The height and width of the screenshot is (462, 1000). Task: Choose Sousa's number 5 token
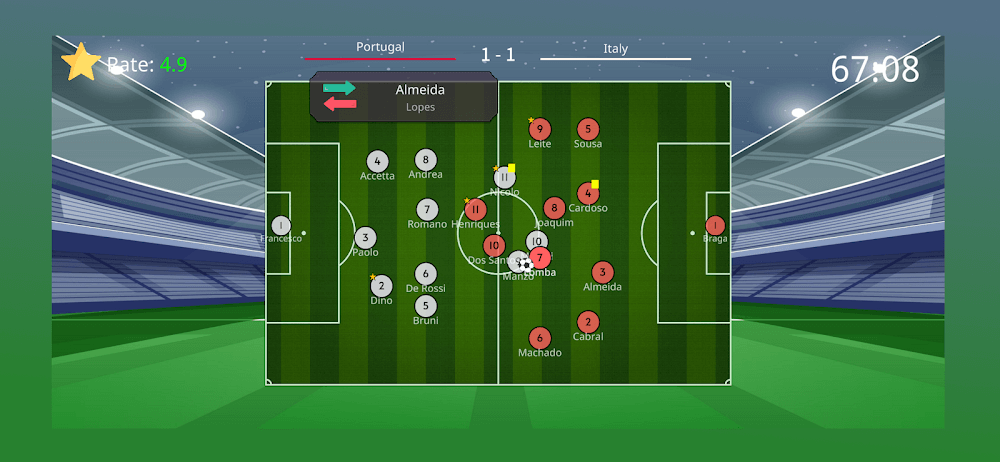point(588,129)
